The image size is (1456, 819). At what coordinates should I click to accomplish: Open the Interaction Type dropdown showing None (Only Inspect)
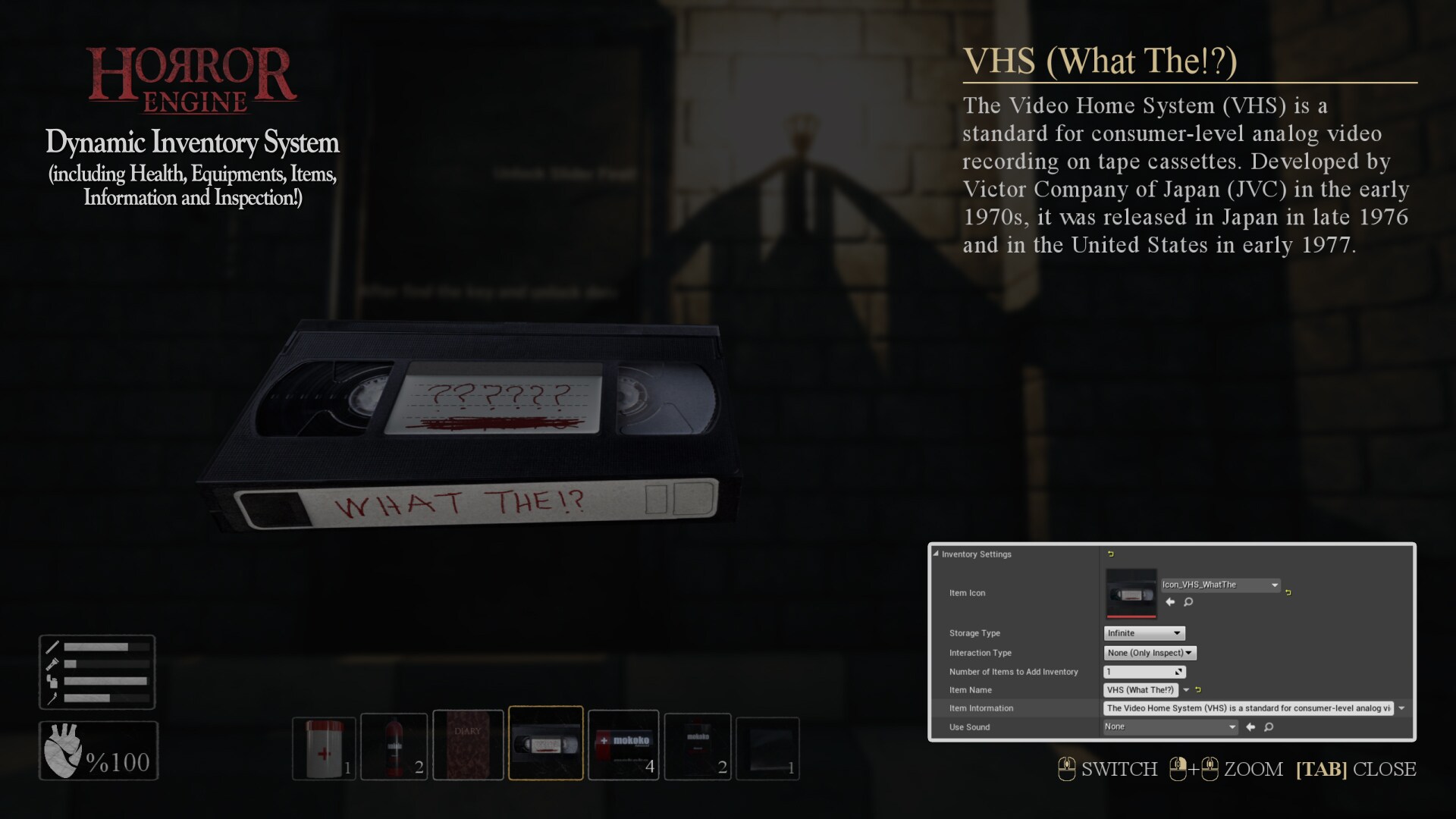tap(1149, 653)
